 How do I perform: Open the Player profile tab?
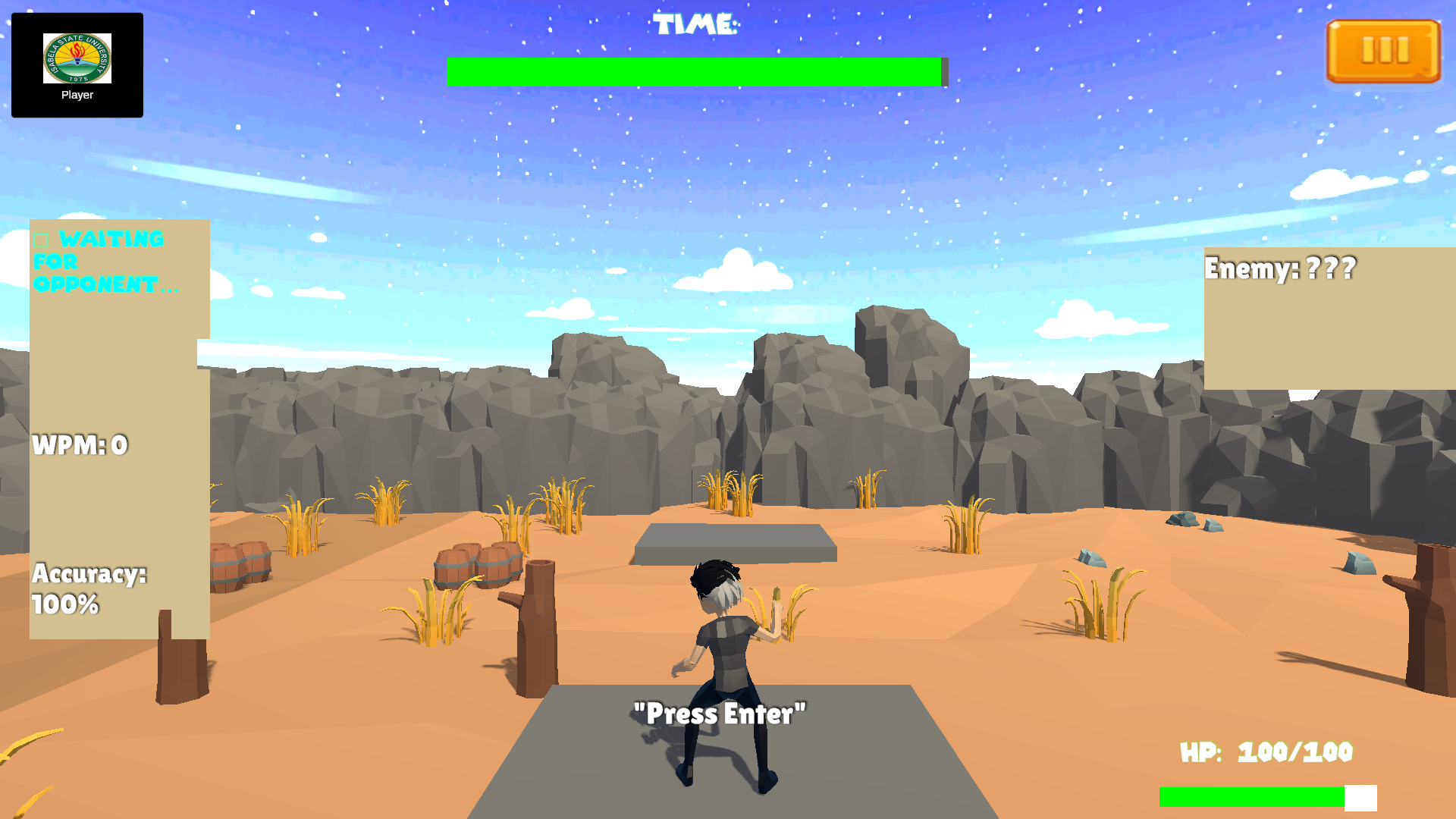point(76,94)
